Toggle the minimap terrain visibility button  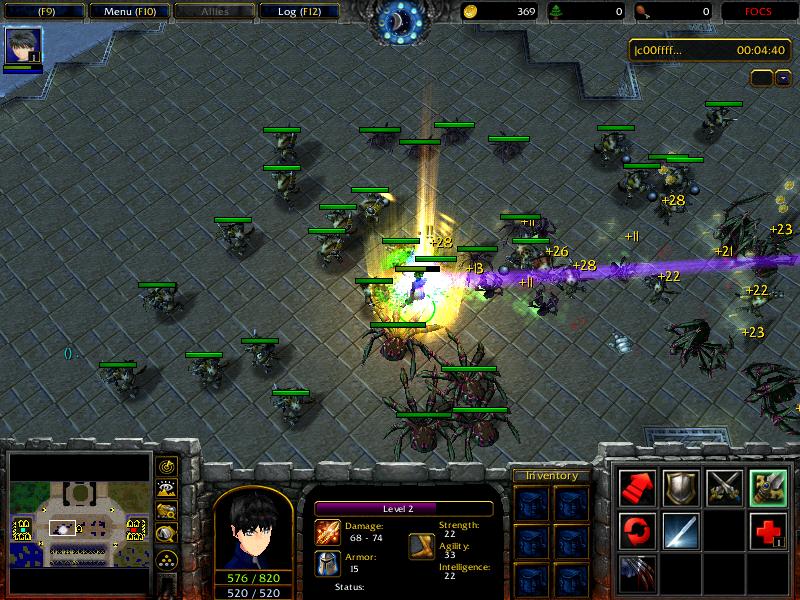[167, 489]
